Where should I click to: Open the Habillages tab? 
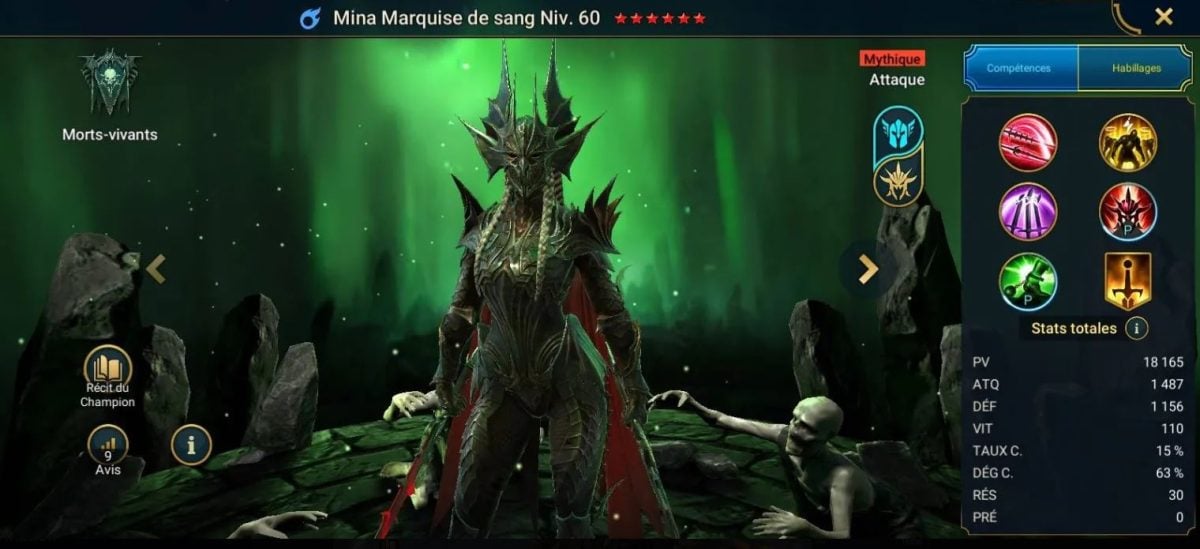click(x=1136, y=68)
